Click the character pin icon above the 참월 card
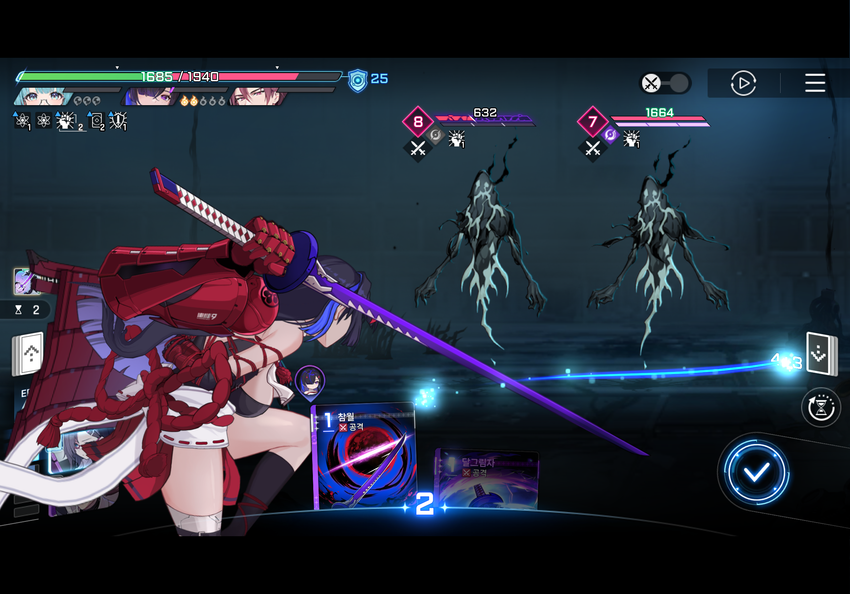This screenshot has height=594, width=850. (x=309, y=381)
